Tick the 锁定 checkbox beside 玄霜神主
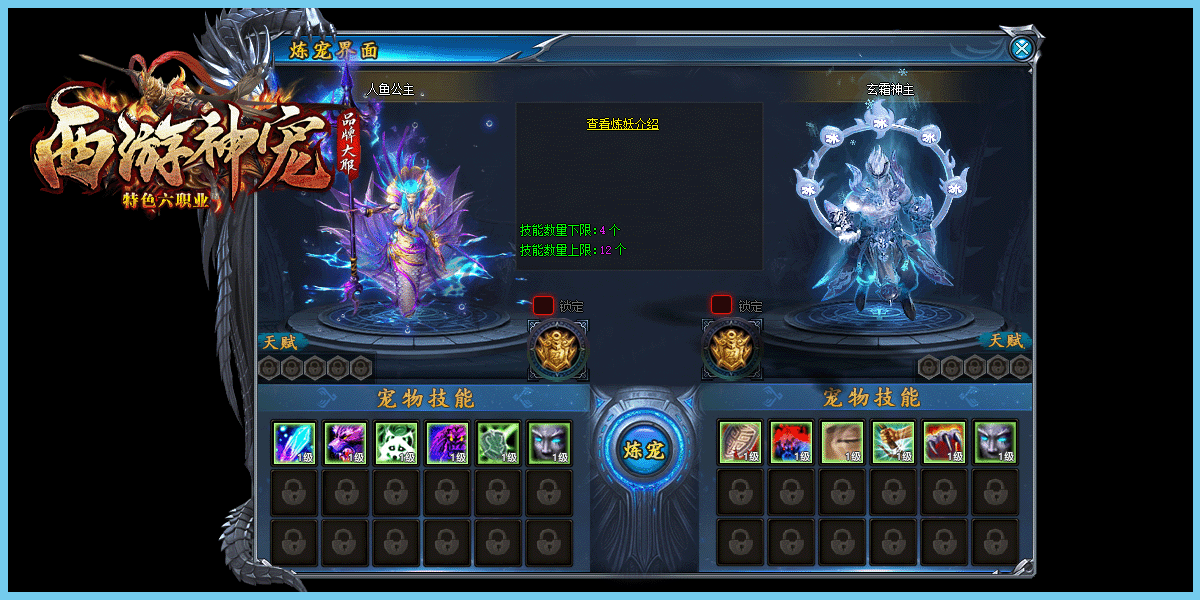The width and height of the screenshot is (1200, 600). 721,305
